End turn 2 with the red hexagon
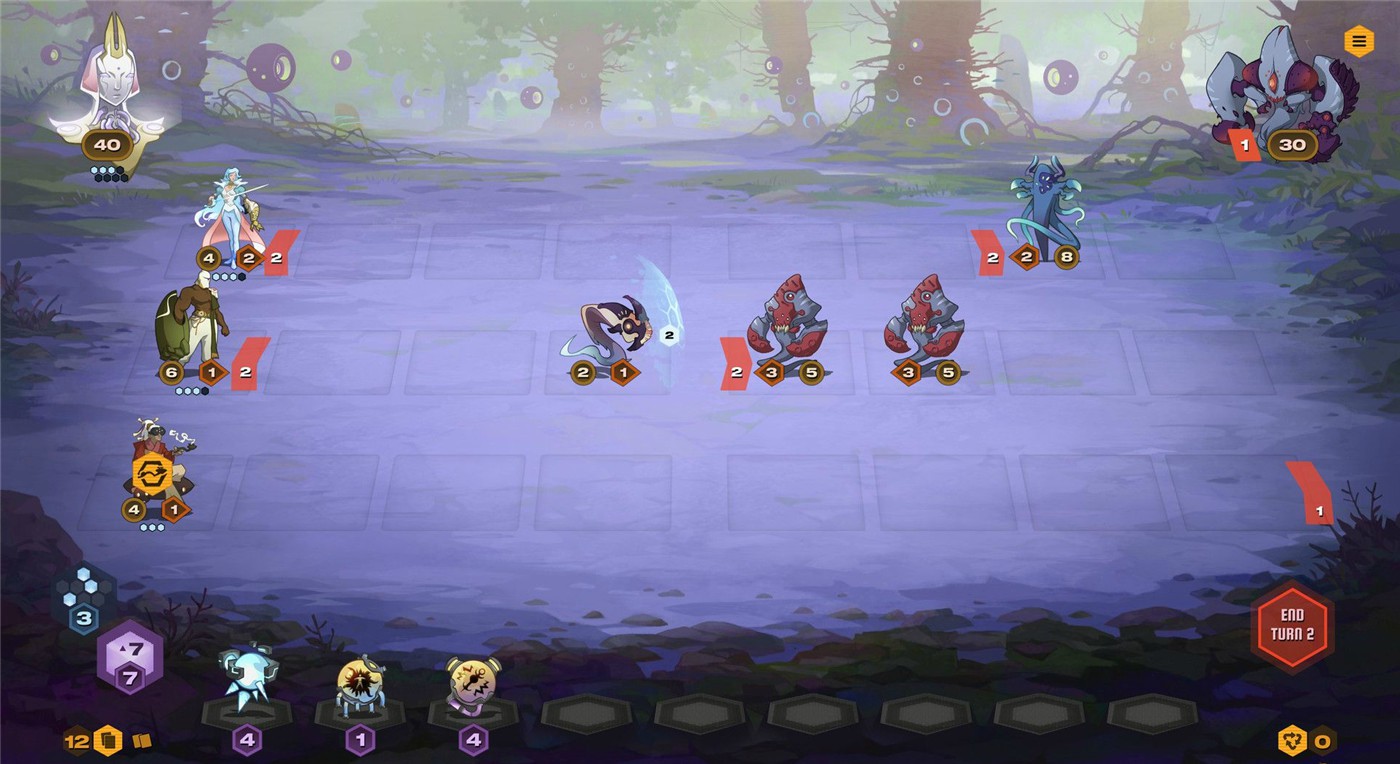Screen dimensions: 1400x764 point(1291,626)
